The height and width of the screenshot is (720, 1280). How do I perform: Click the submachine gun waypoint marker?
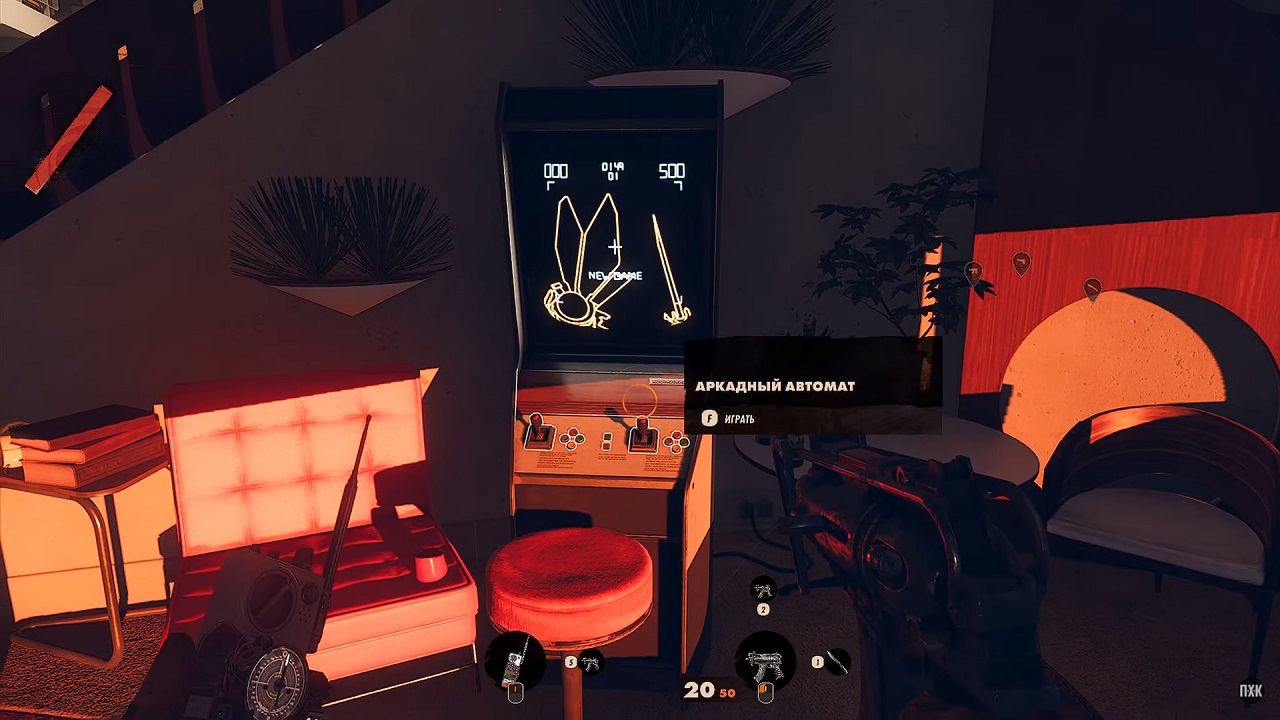[973, 271]
